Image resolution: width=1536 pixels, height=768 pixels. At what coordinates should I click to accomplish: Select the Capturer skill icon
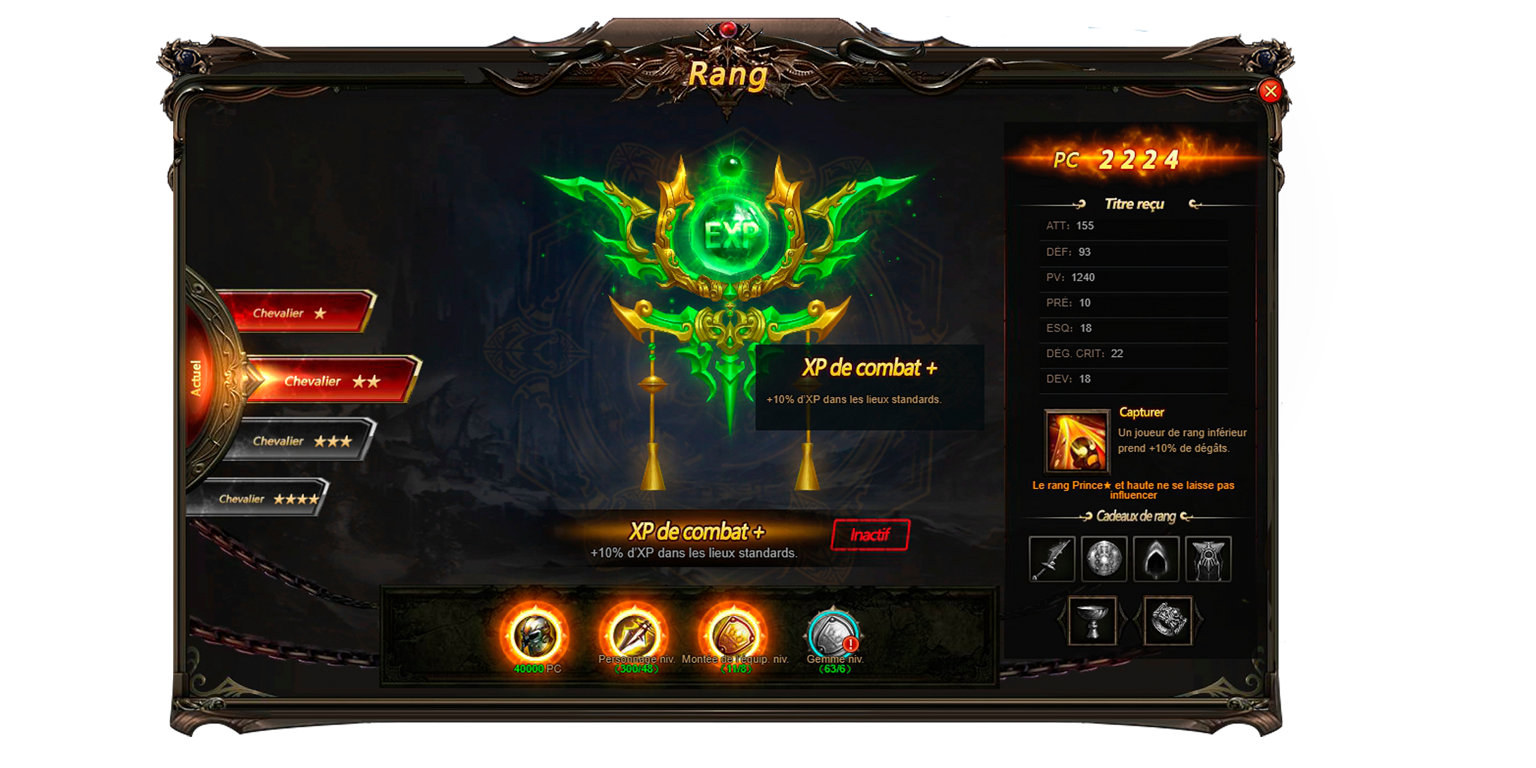(x=1077, y=441)
